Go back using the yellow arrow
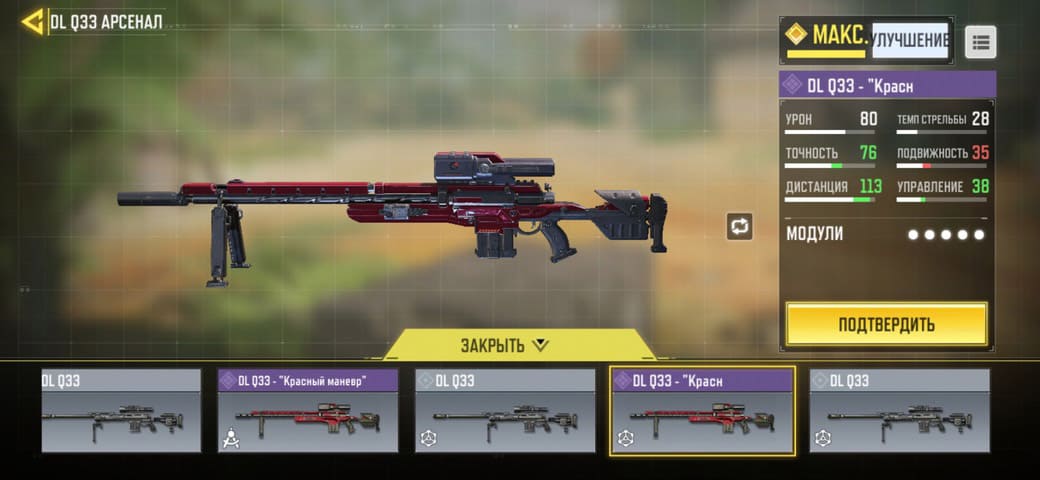The height and width of the screenshot is (480, 1040). coord(32,21)
